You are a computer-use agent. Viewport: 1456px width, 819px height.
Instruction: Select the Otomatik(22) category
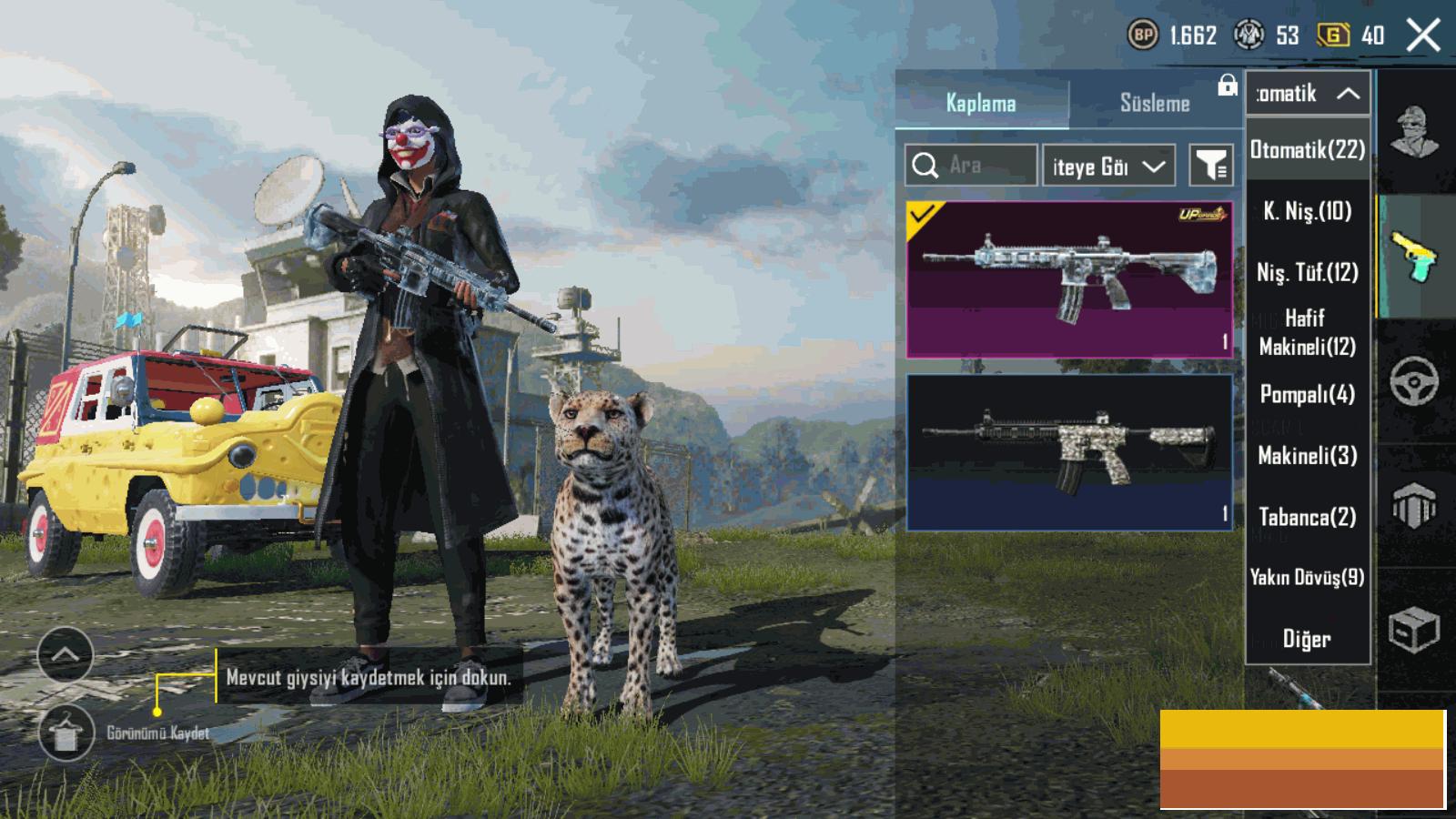tap(1307, 150)
